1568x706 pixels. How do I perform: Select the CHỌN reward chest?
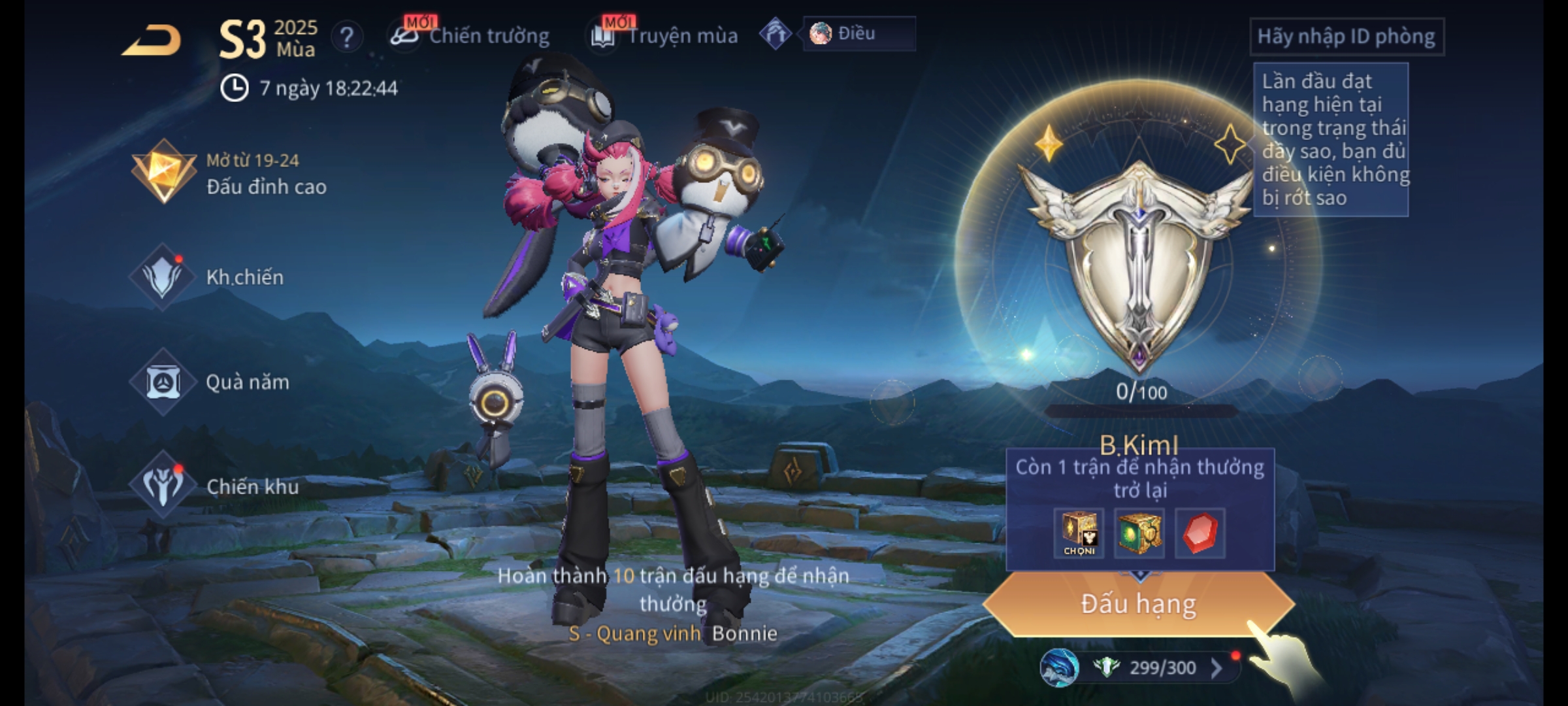pyautogui.click(x=1079, y=533)
